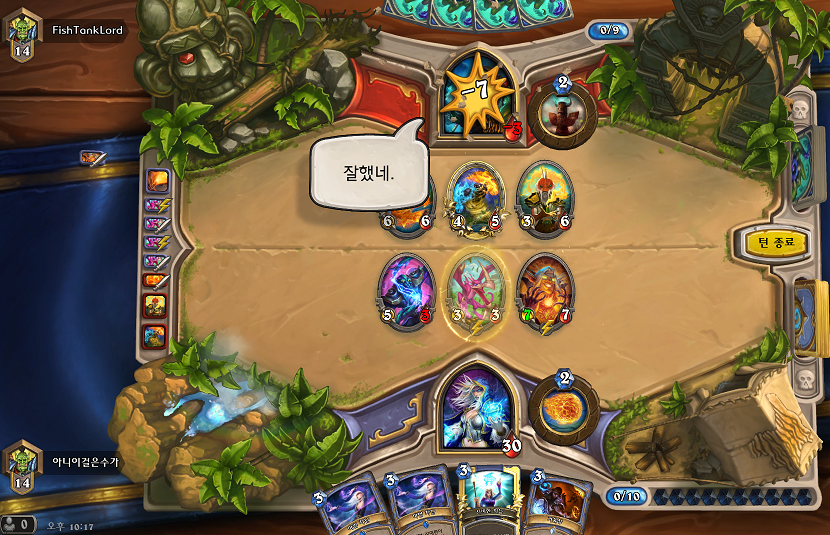Click the yellow end turn button
The width and height of the screenshot is (830, 535).
(775, 243)
